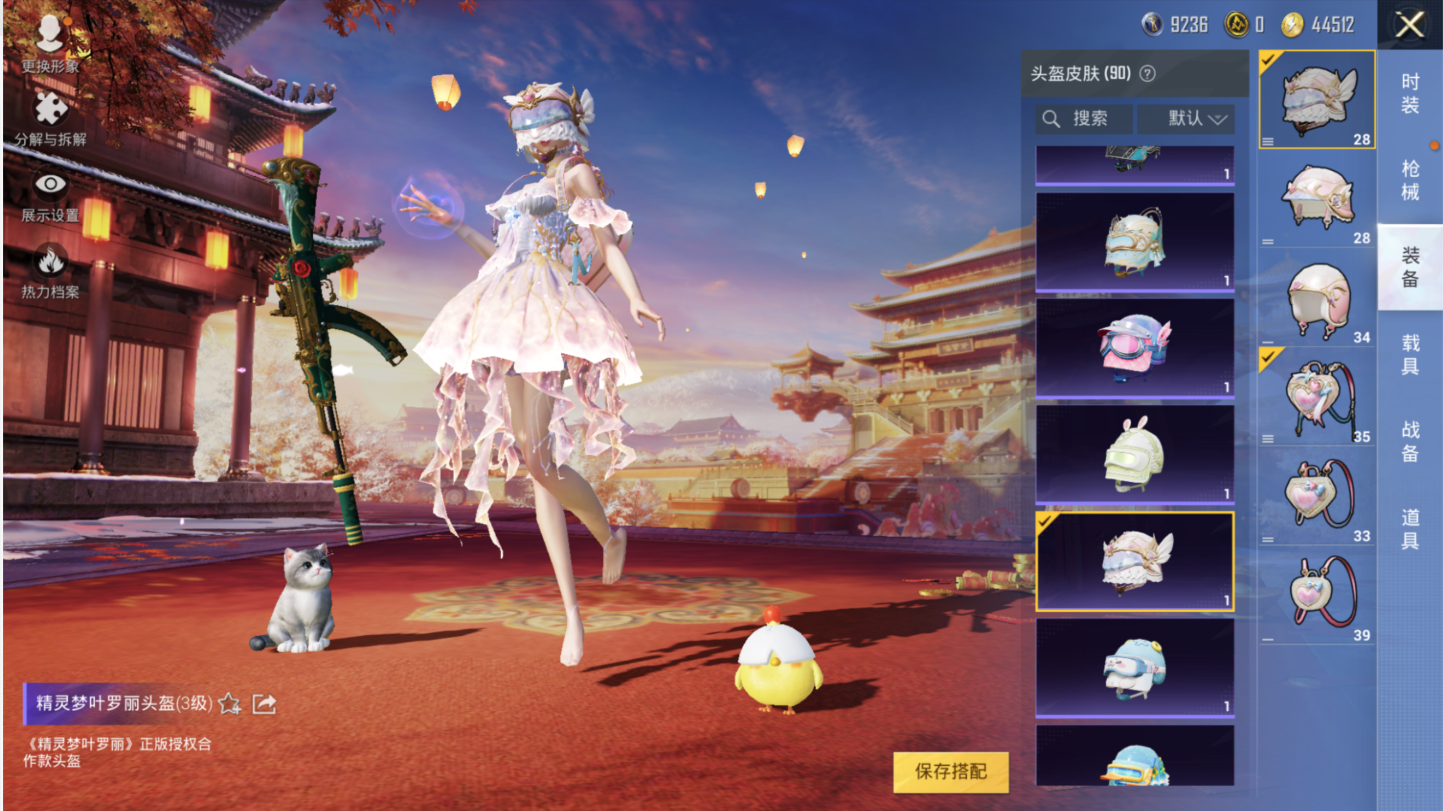The width and height of the screenshot is (1443, 811).
Task: Open 展示设置 eye icon
Action: (x=50, y=195)
